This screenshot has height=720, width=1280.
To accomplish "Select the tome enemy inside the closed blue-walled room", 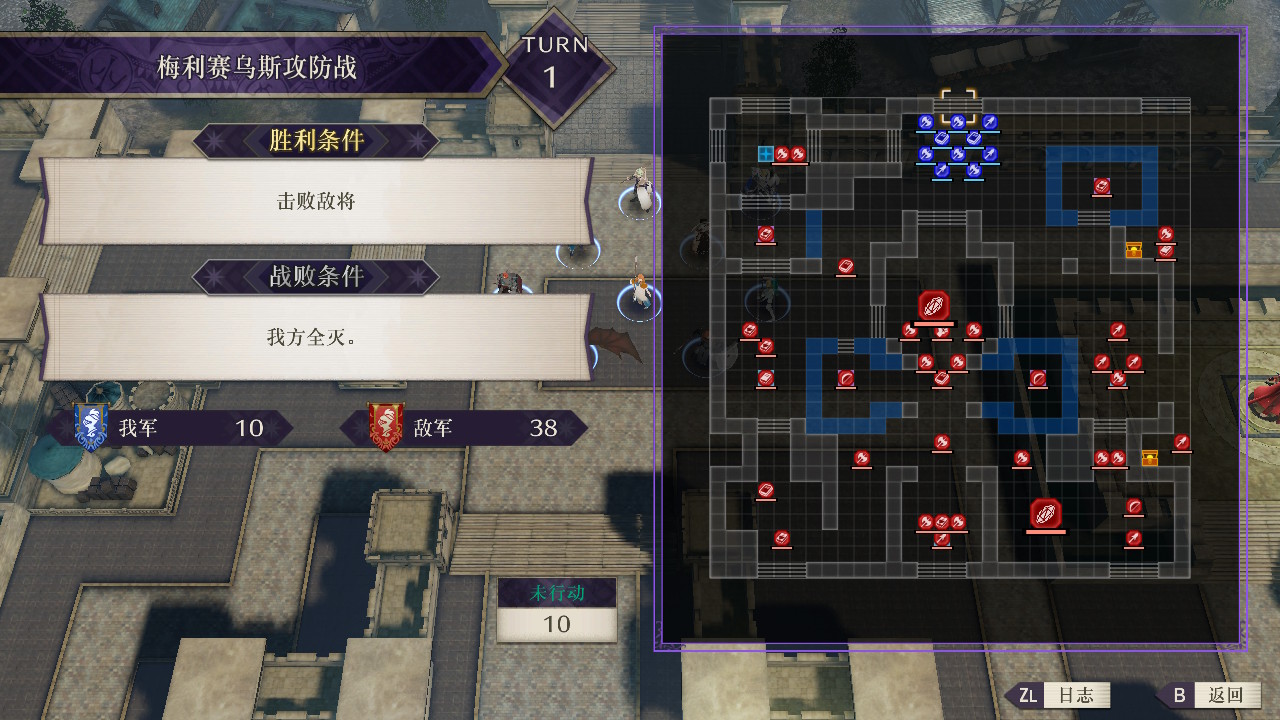I will click(x=1101, y=186).
